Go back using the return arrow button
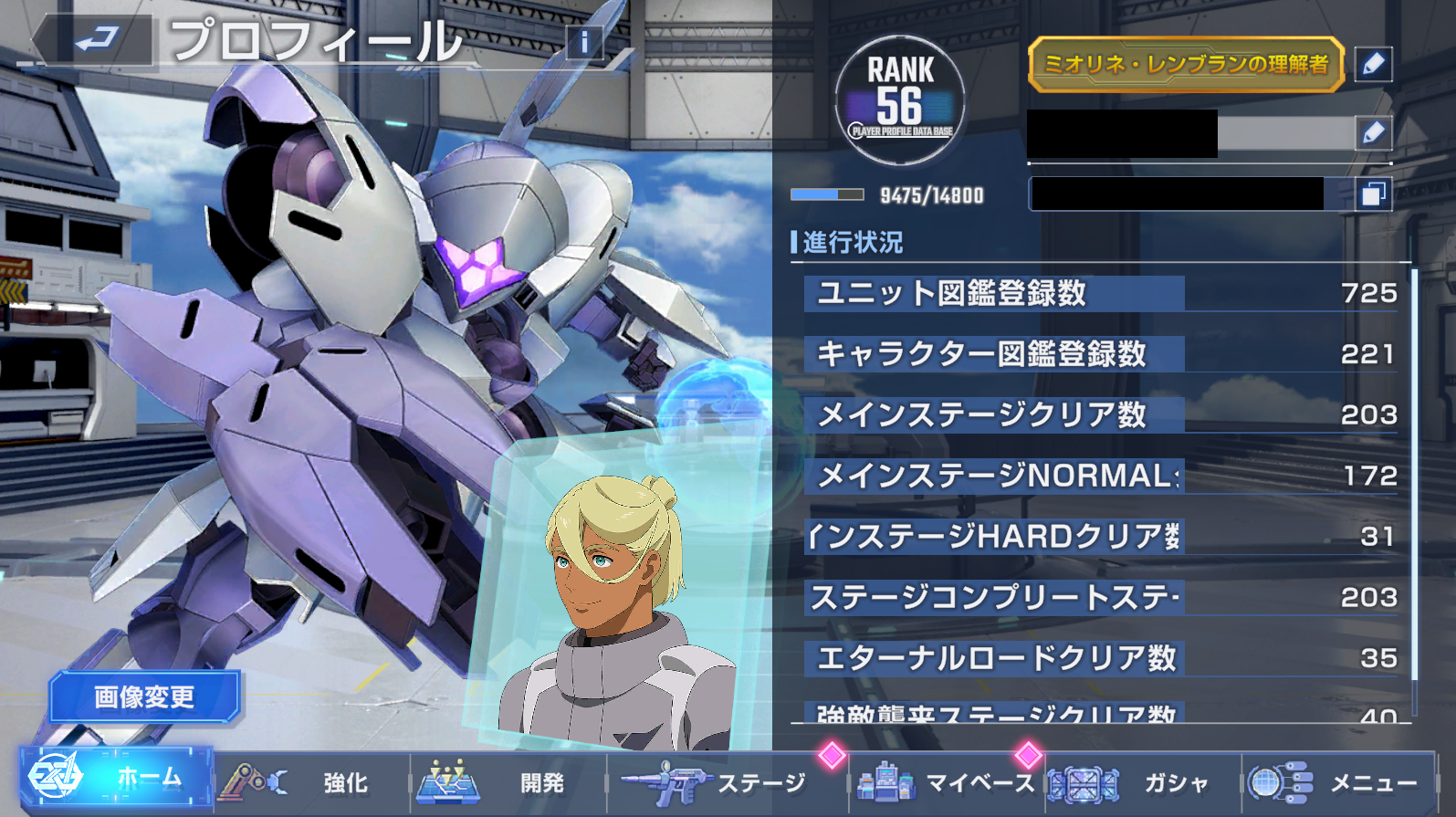 tap(95, 40)
